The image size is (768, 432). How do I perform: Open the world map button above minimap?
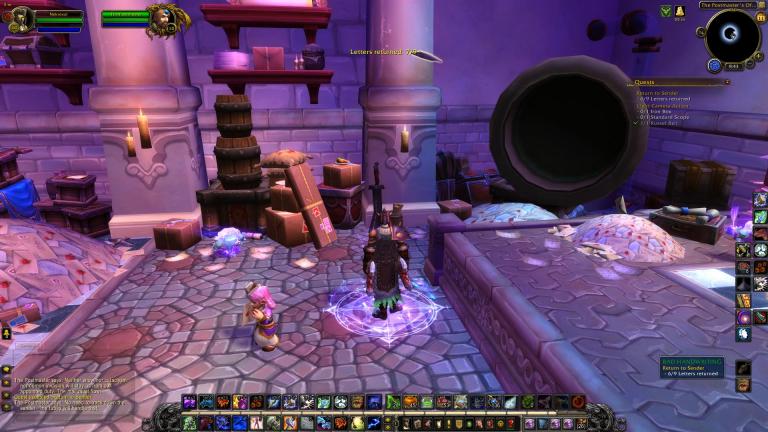click(761, 5)
